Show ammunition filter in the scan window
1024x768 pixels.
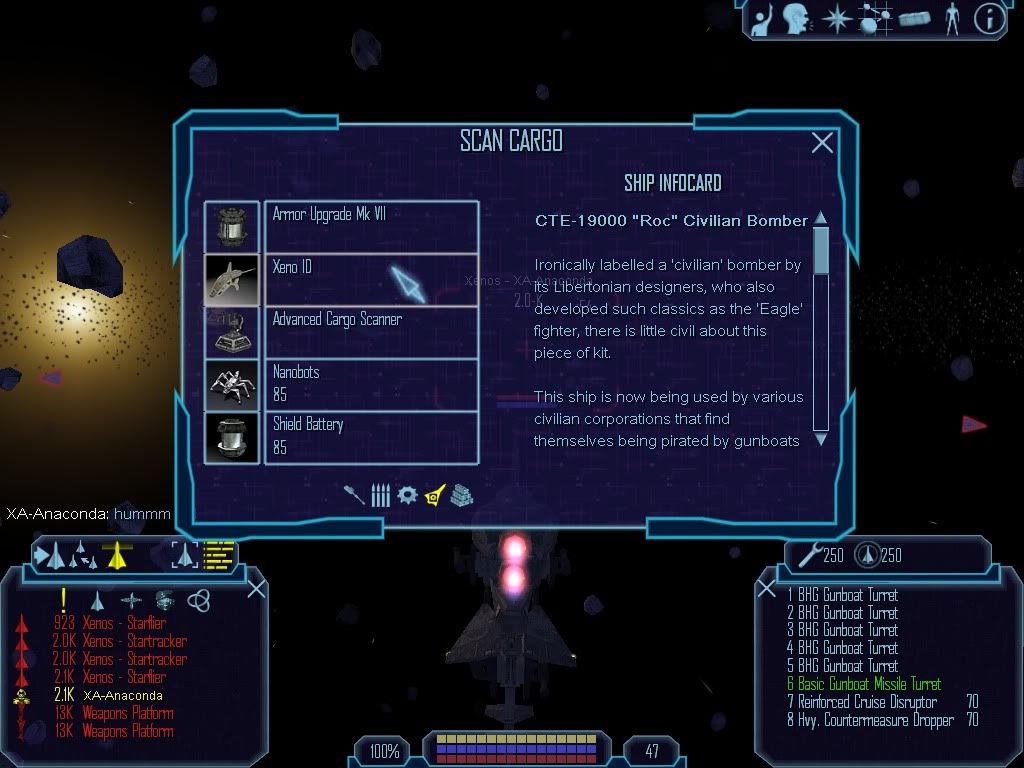(380, 495)
